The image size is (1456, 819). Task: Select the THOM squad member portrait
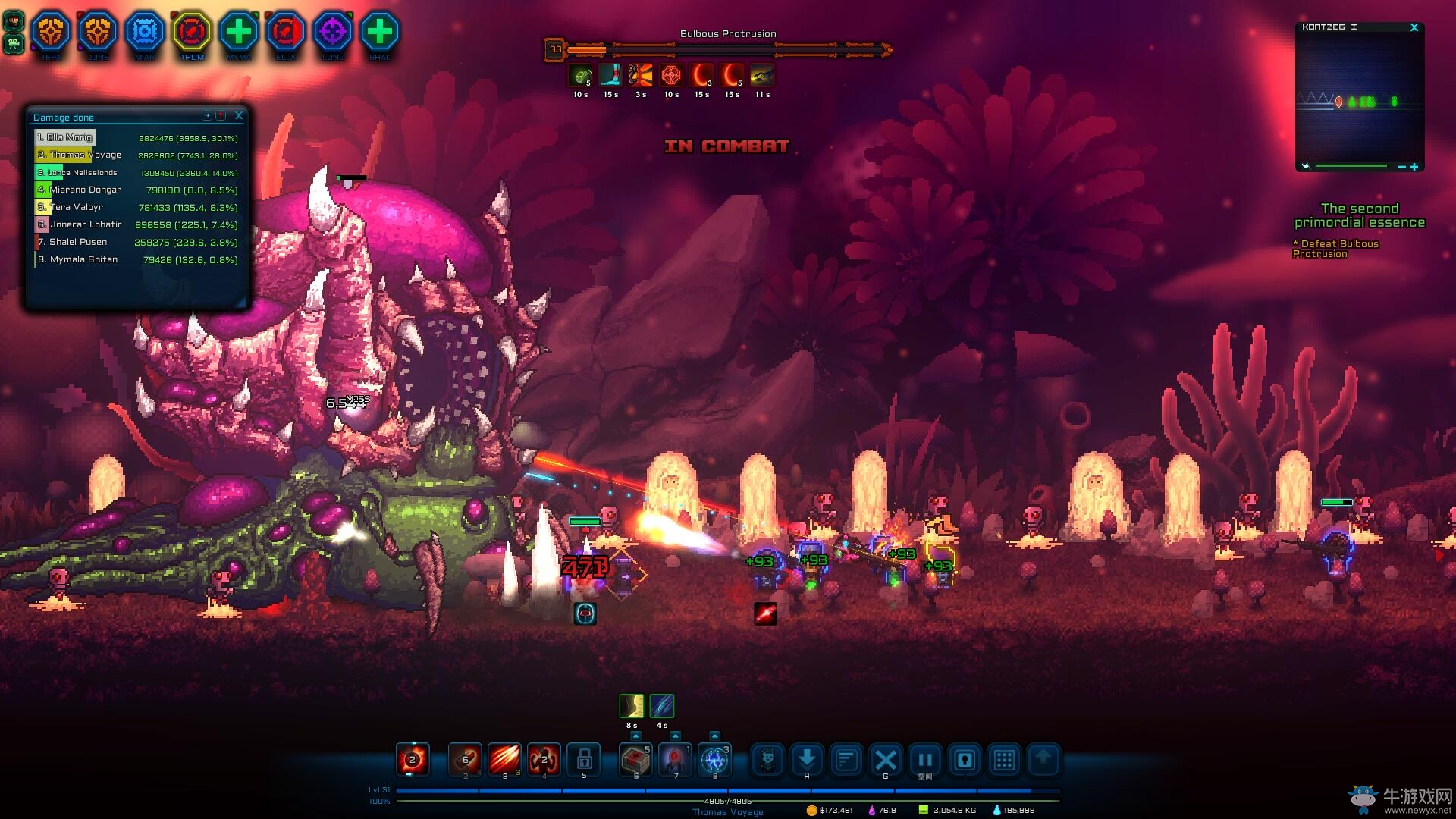click(x=192, y=33)
